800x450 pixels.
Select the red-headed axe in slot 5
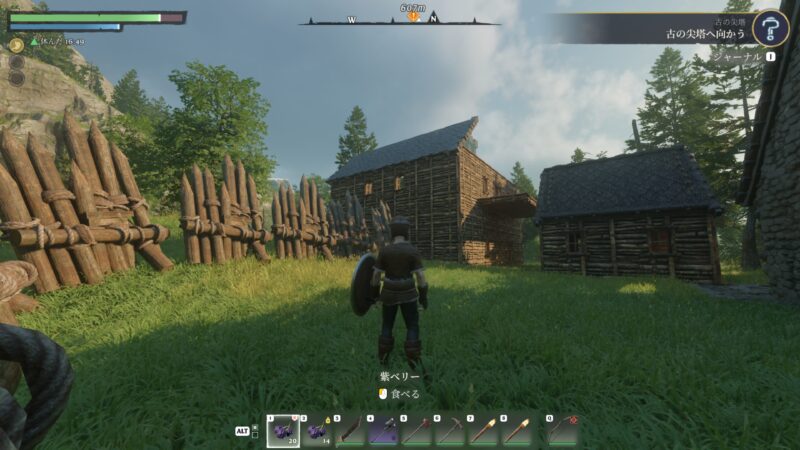(x=417, y=430)
